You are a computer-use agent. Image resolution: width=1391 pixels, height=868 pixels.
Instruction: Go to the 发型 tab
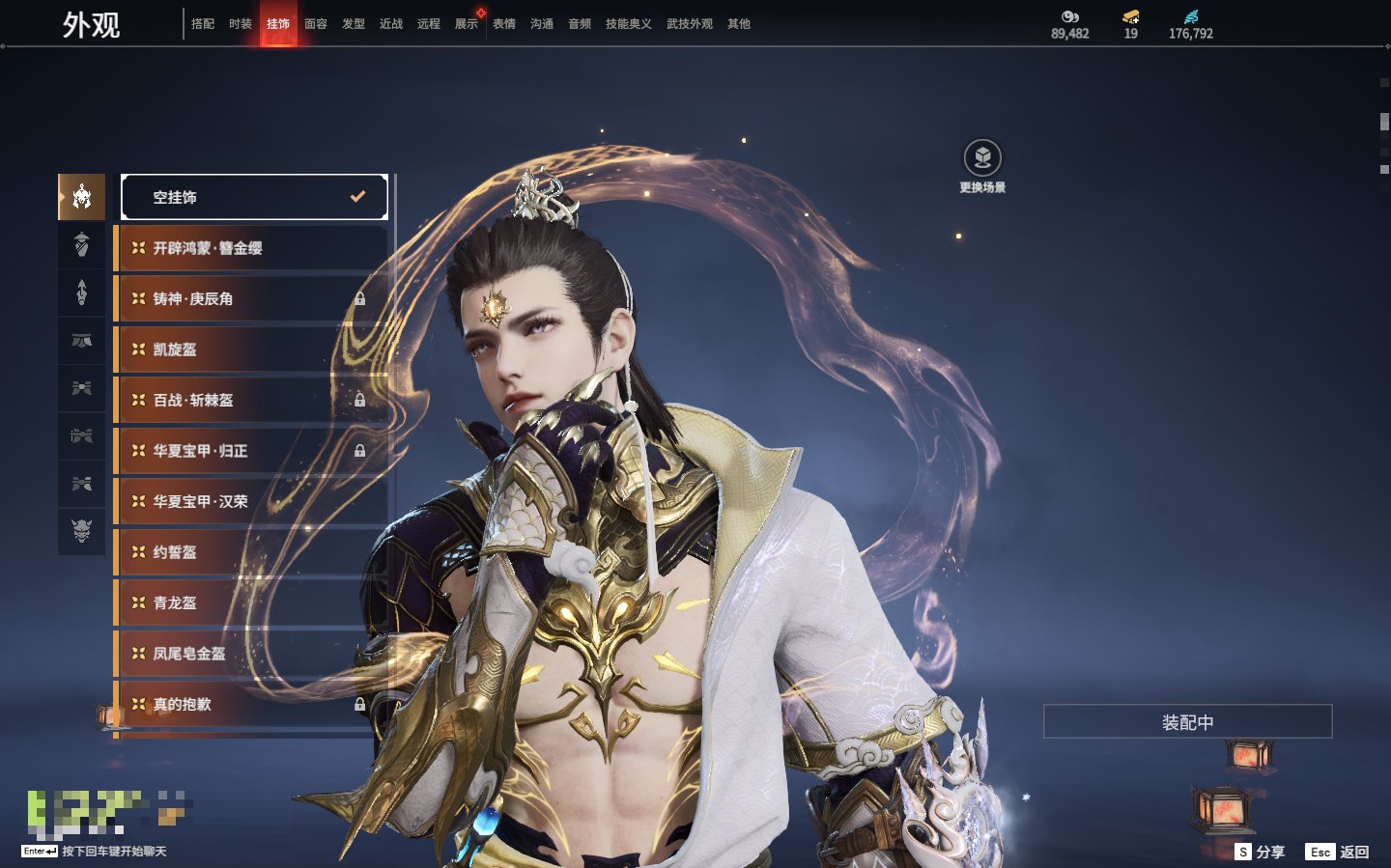coord(354,24)
